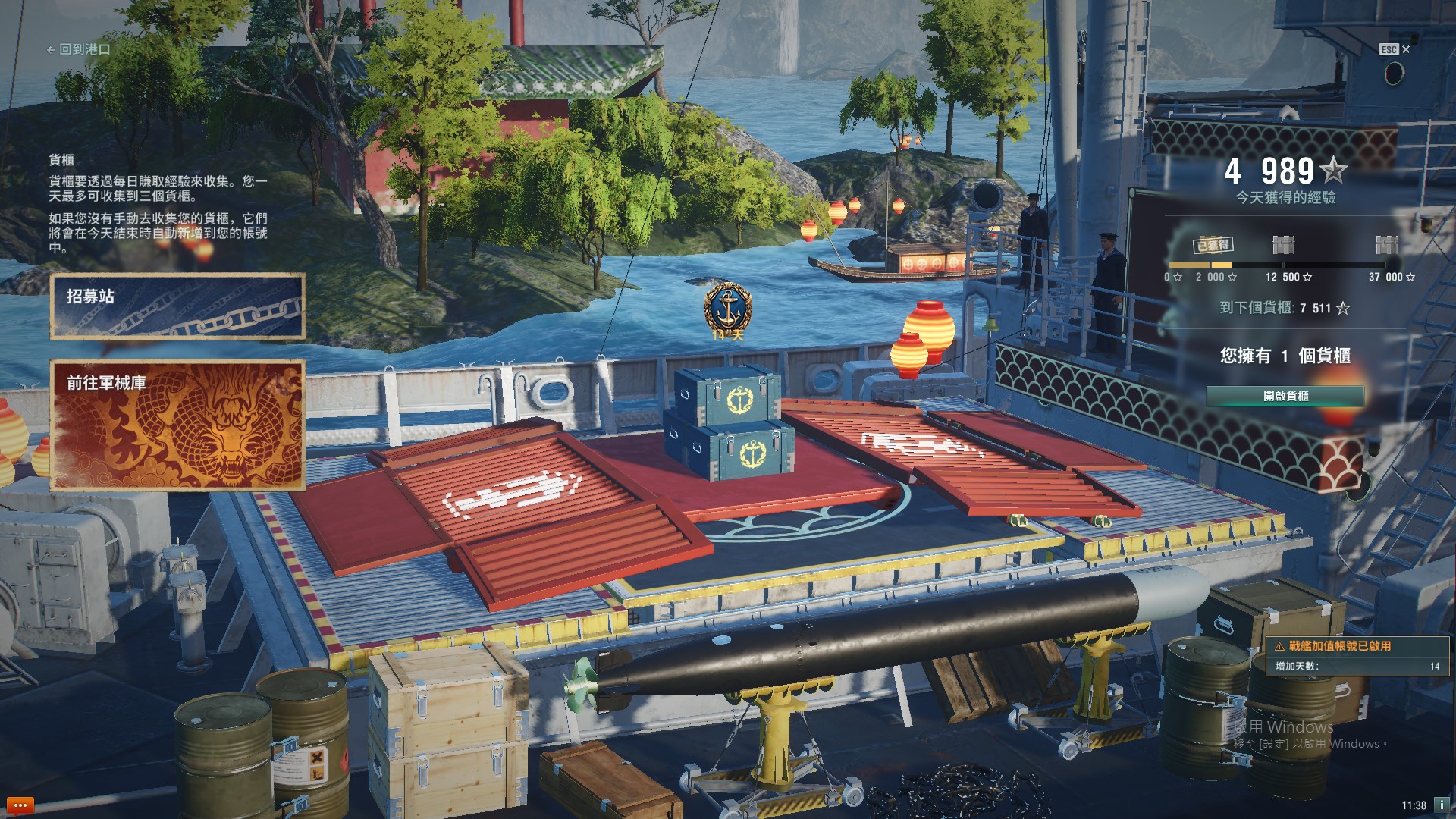Open the container with 開啟貨櫃

(x=1285, y=396)
